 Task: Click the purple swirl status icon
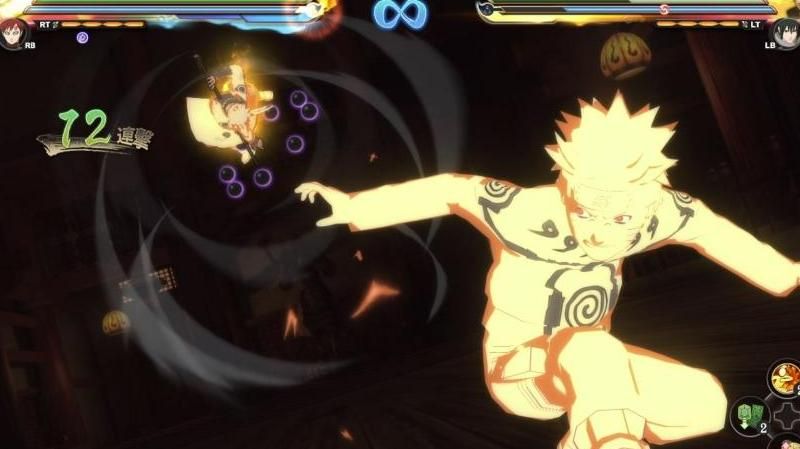(x=82, y=37)
